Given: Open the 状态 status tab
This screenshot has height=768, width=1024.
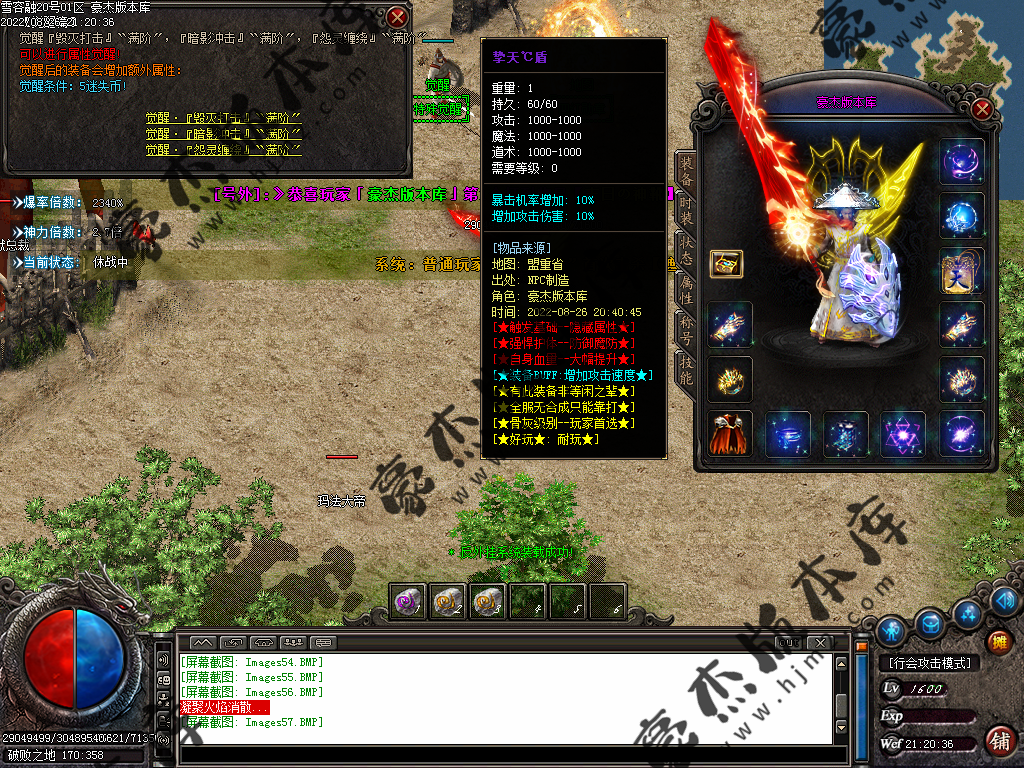Looking at the screenshot, I should [685, 251].
